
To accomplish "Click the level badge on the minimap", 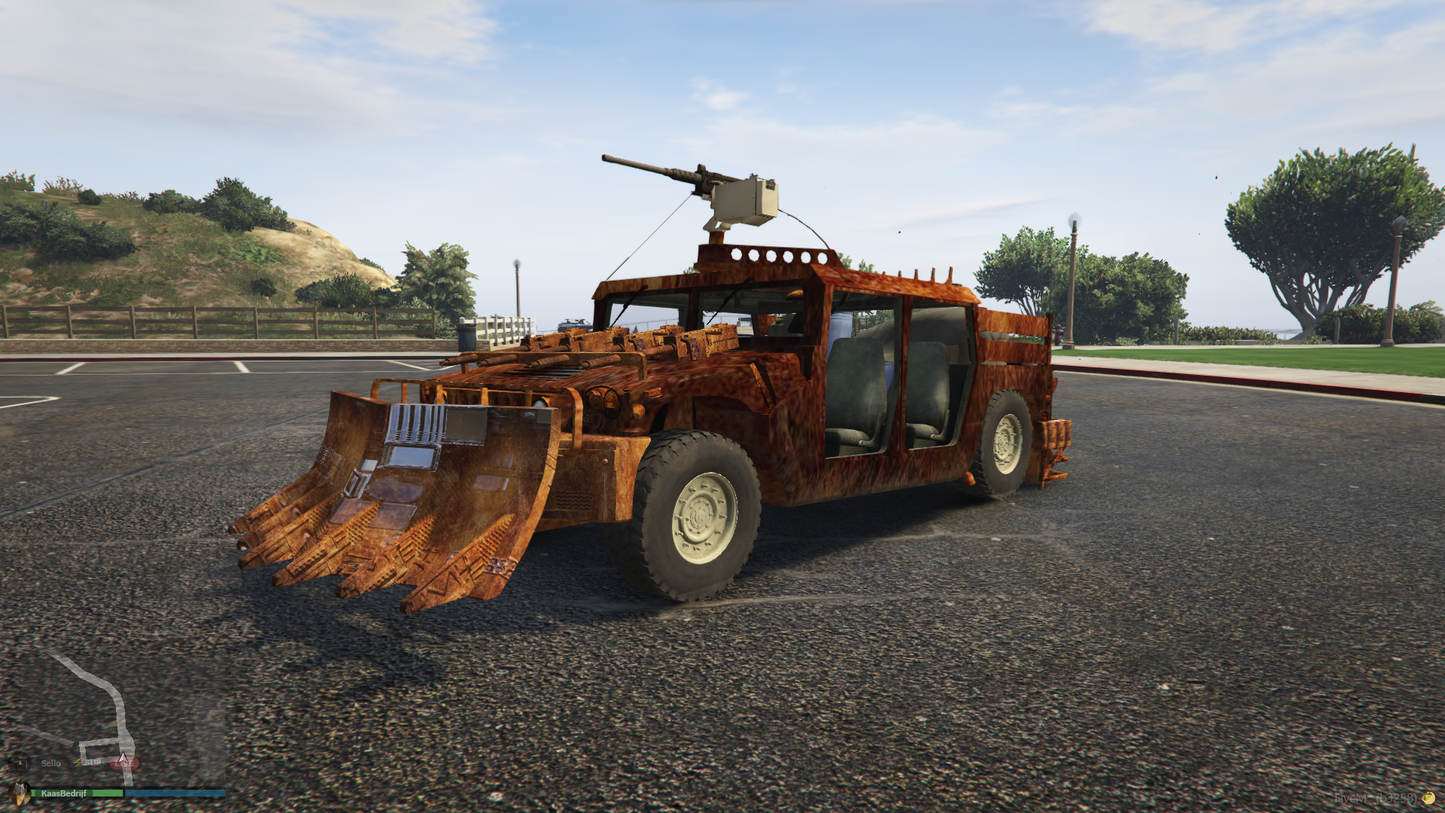I will 21,763.
